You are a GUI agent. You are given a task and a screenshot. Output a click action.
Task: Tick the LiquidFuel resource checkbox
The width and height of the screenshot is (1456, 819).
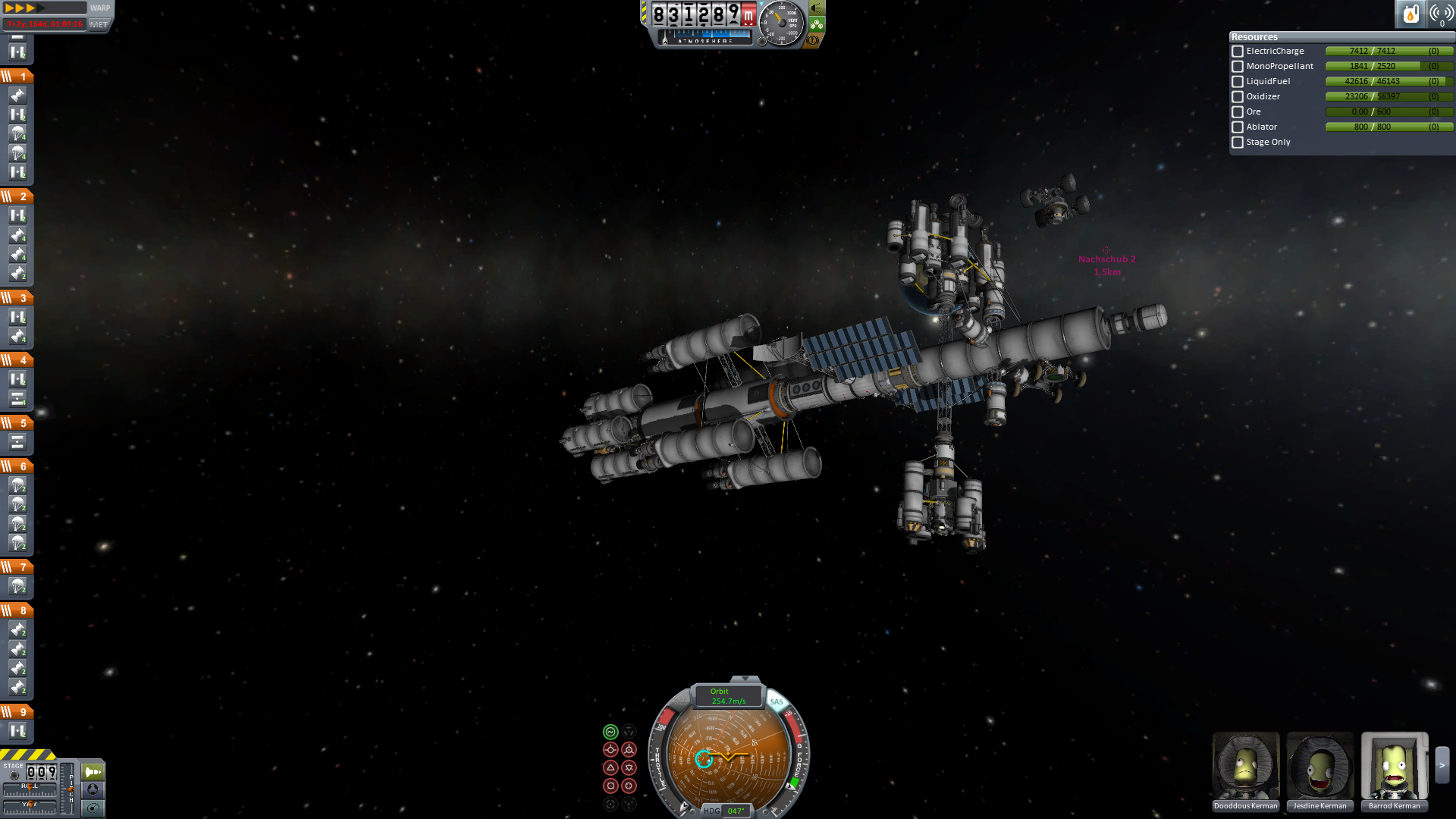[1238, 82]
